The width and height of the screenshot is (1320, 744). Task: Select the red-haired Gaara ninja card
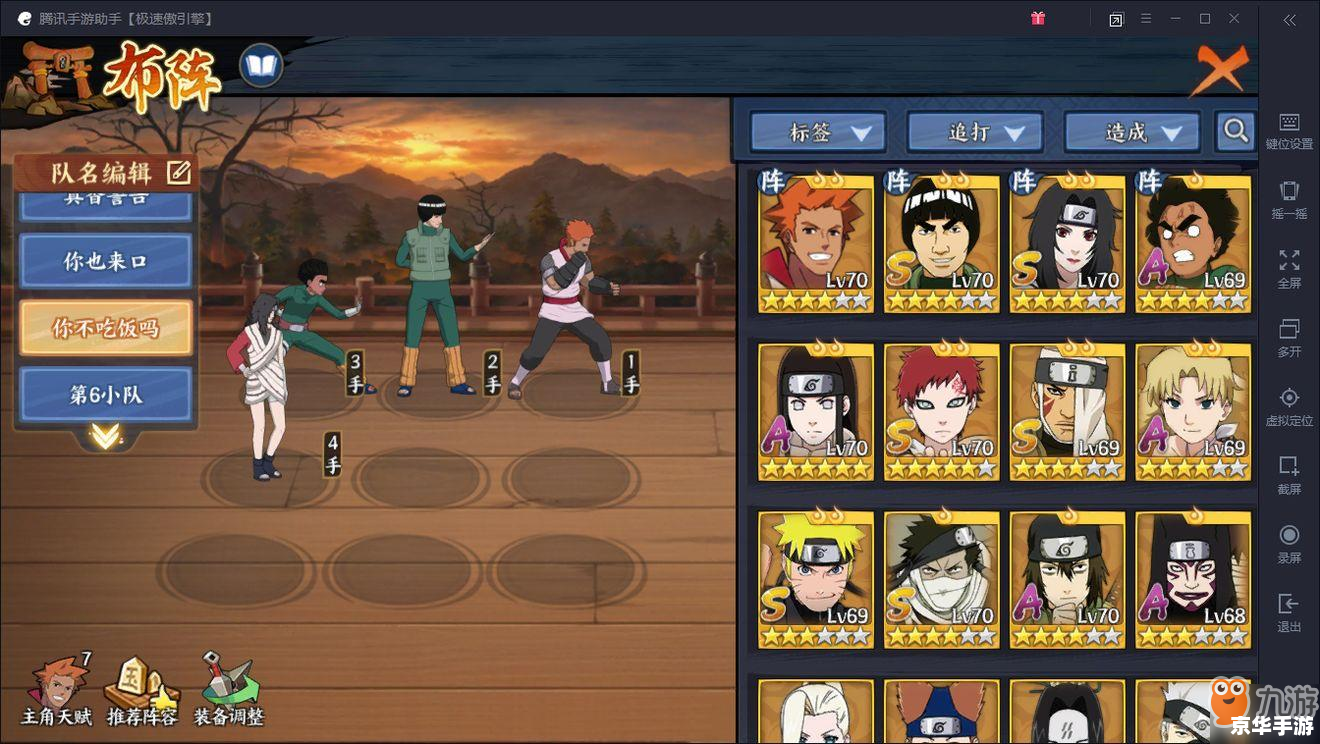pos(941,411)
